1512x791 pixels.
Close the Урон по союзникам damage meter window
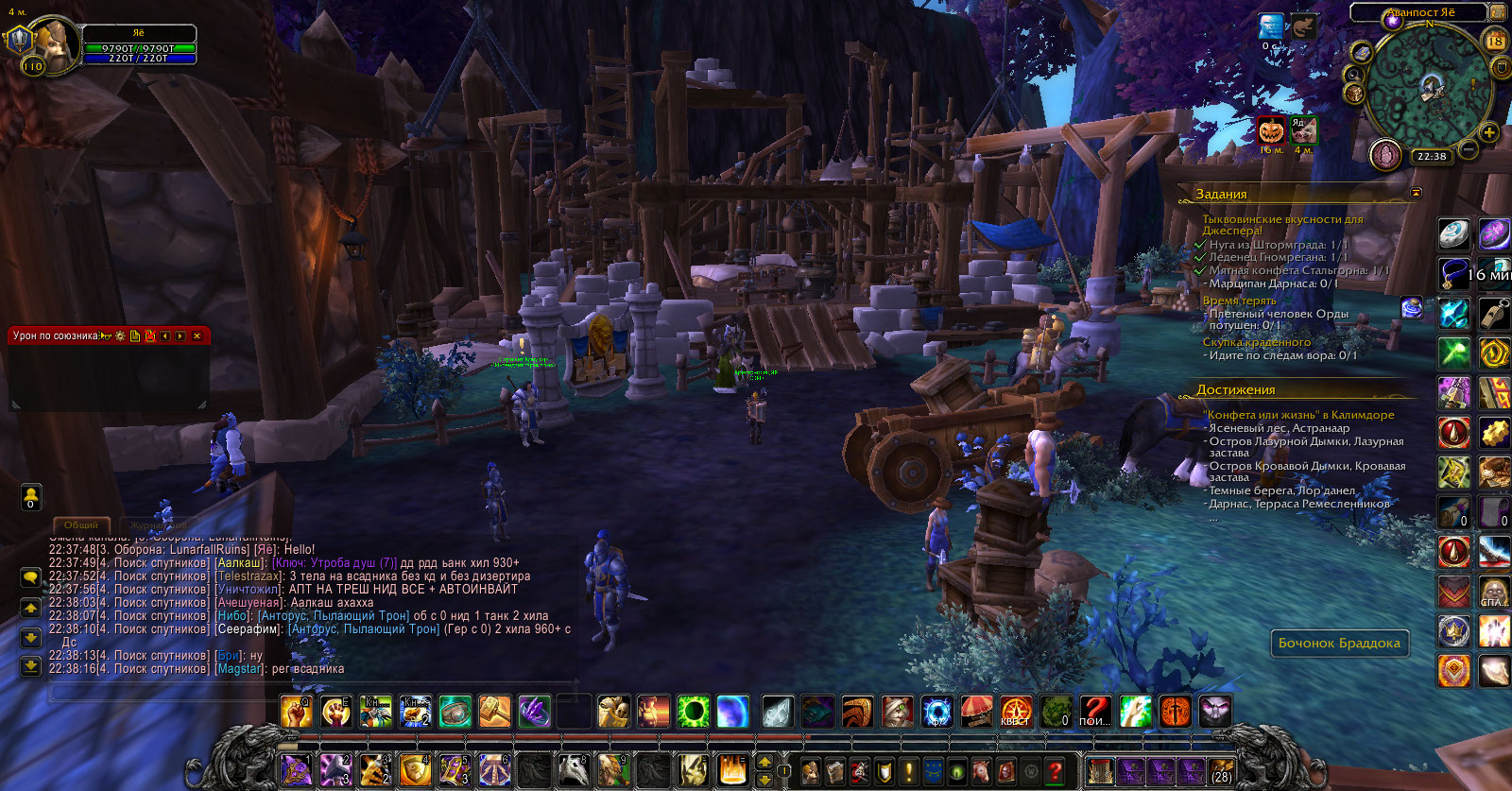point(197,335)
